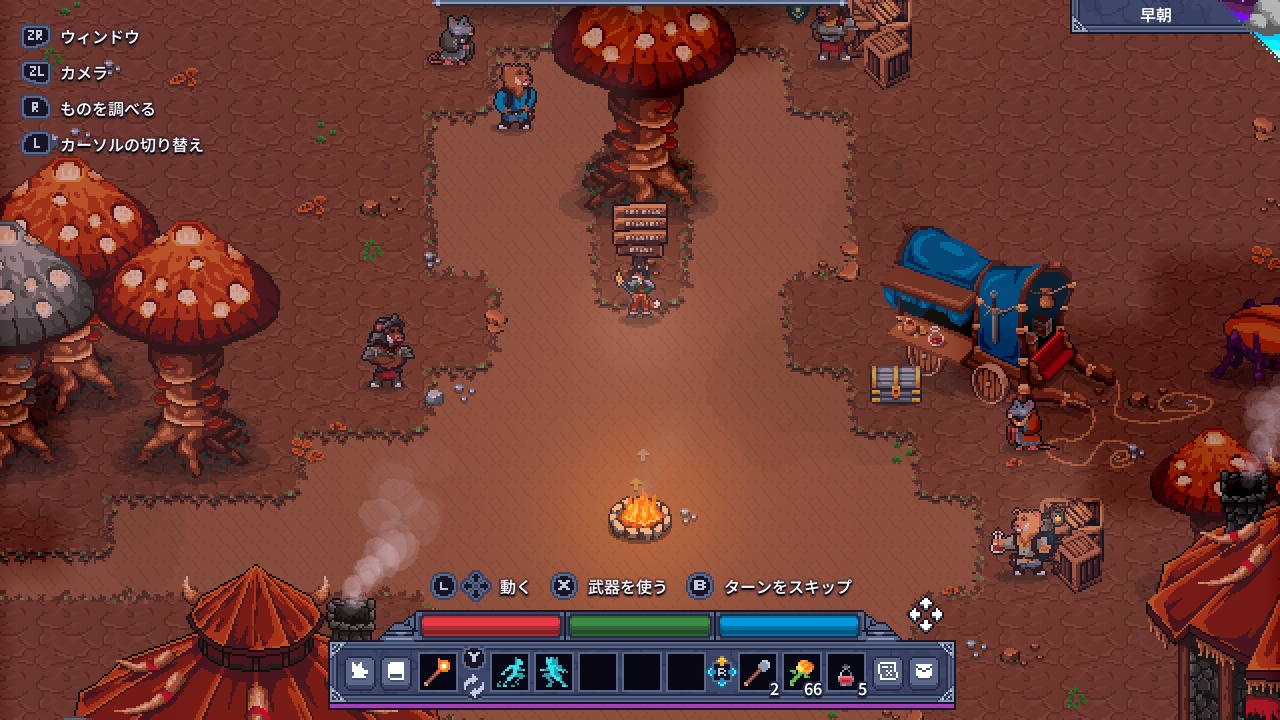Use the orange flower item stack

802,672
